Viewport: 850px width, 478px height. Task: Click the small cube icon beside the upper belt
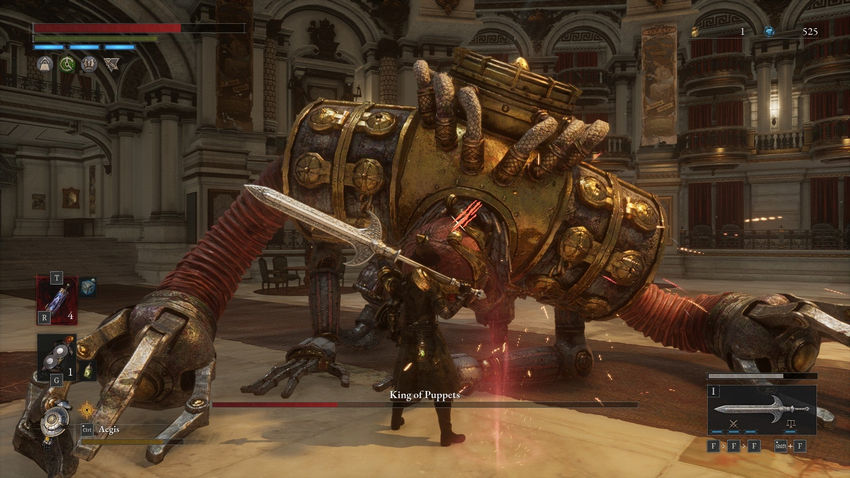88,285
